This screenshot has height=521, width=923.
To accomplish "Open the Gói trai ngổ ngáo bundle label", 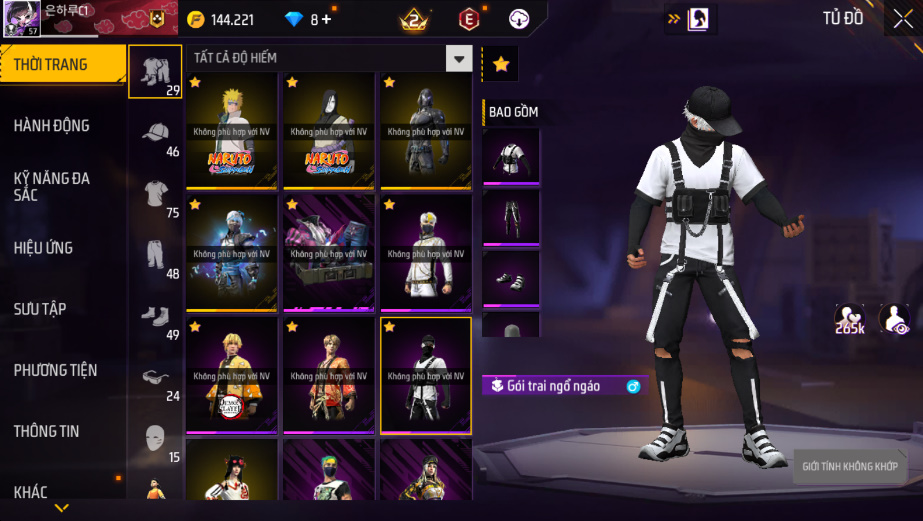I will tap(556, 386).
